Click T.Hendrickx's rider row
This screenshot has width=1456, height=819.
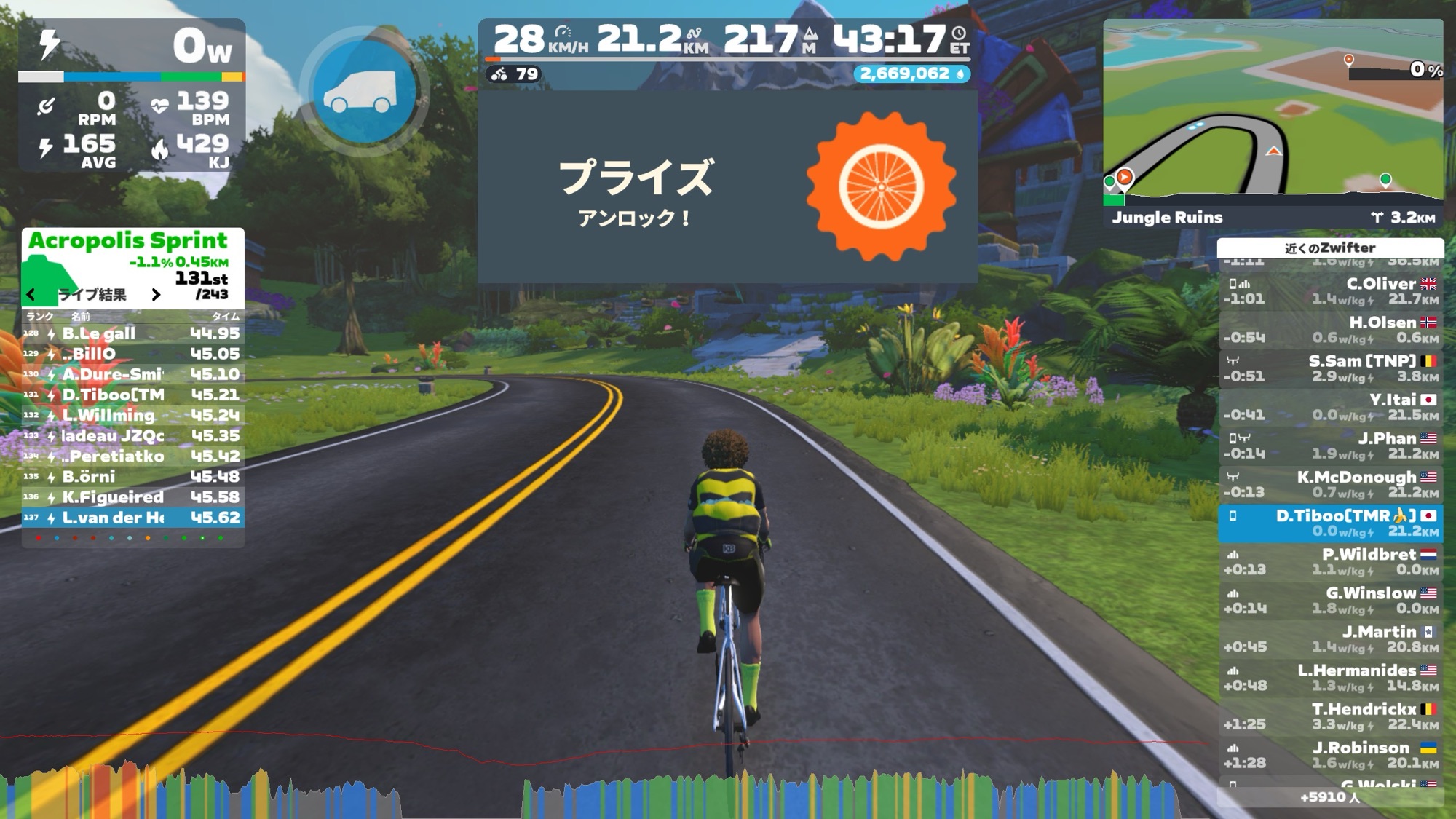(x=1330, y=716)
